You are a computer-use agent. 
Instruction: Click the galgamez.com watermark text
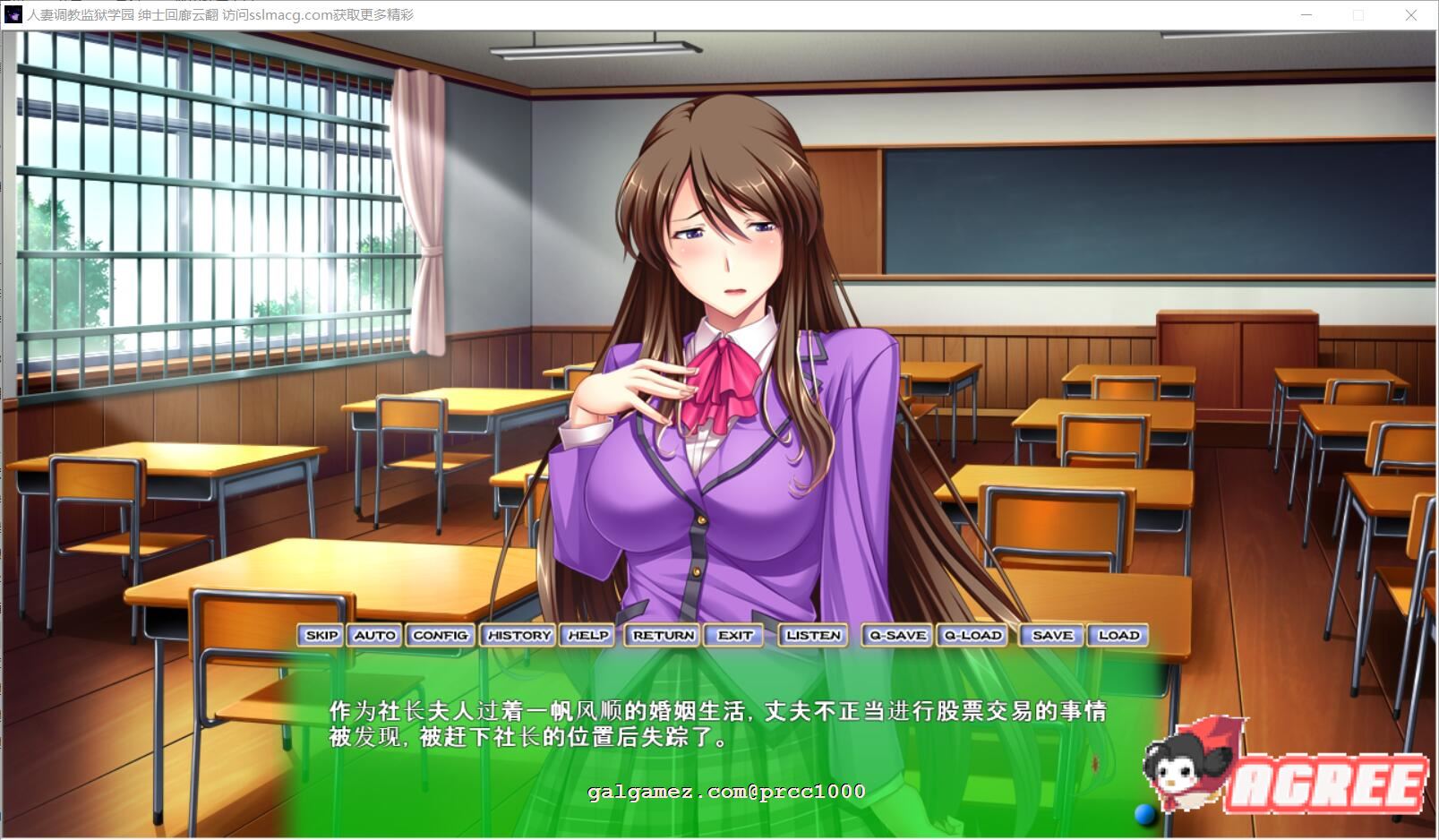[x=726, y=793]
